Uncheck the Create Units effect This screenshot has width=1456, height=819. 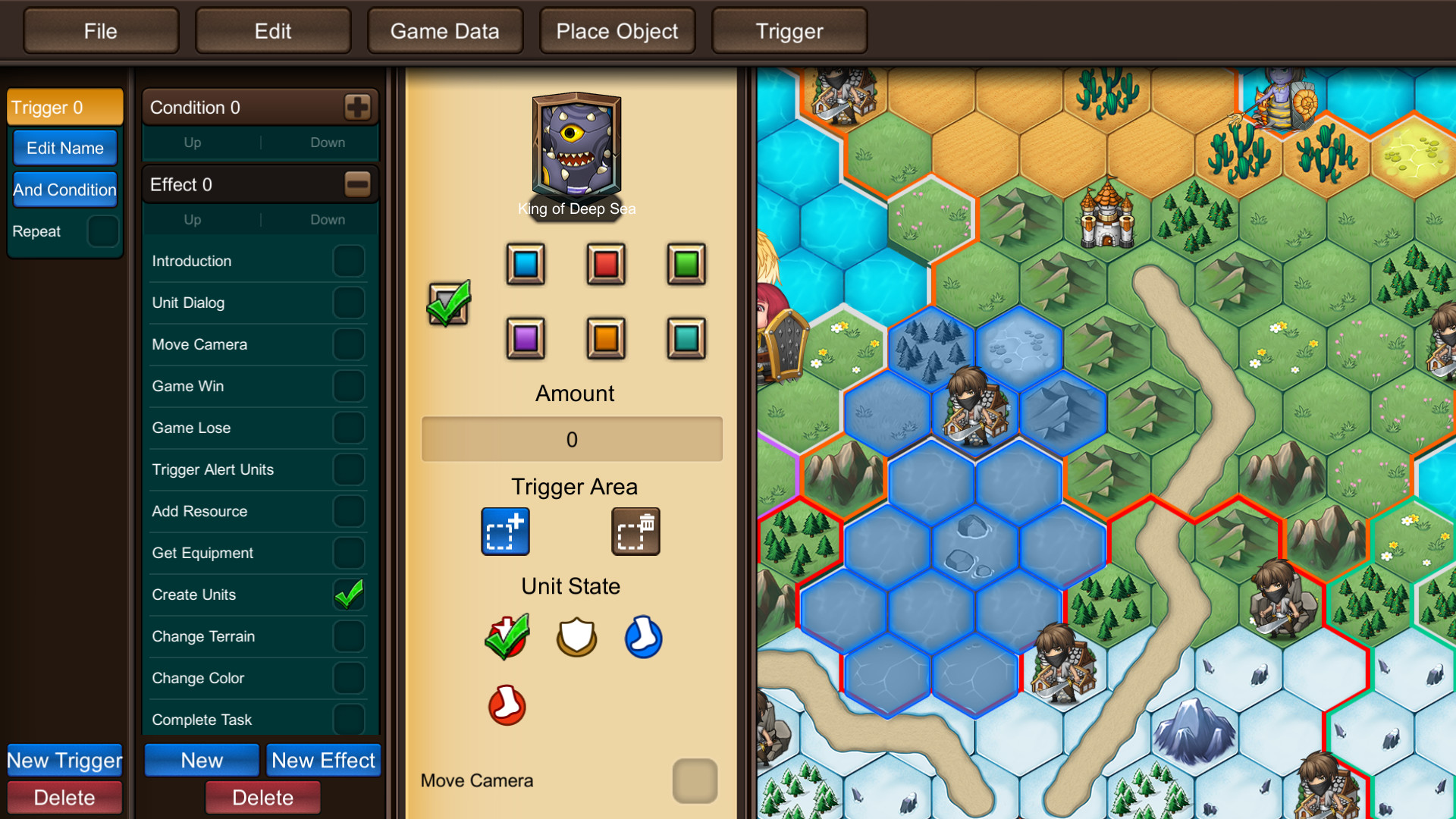[x=349, y=595]
